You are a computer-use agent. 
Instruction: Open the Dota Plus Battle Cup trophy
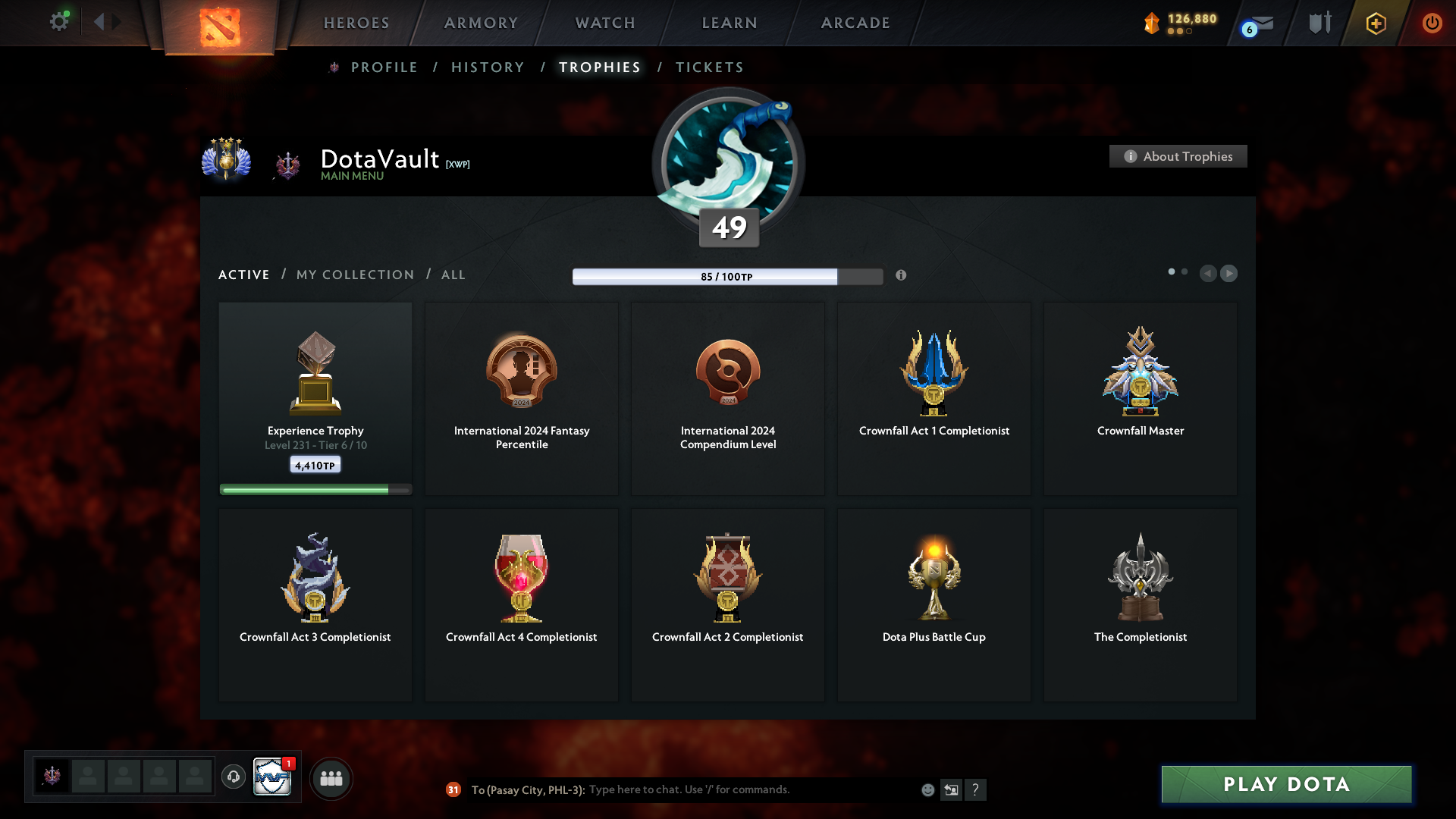(934, 604)
